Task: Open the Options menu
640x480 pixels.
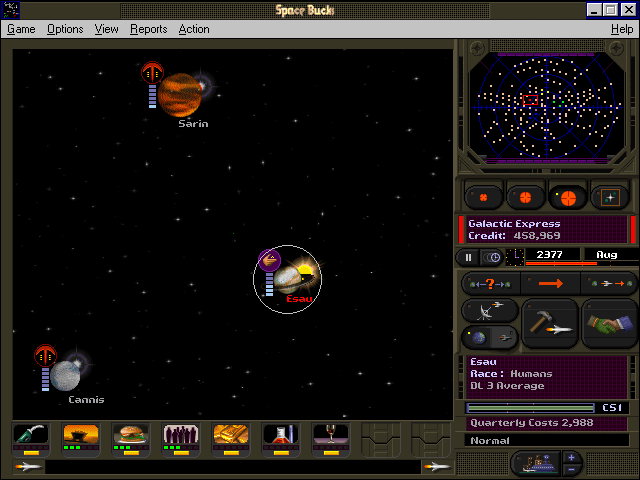Action: [x=65, y=29]
